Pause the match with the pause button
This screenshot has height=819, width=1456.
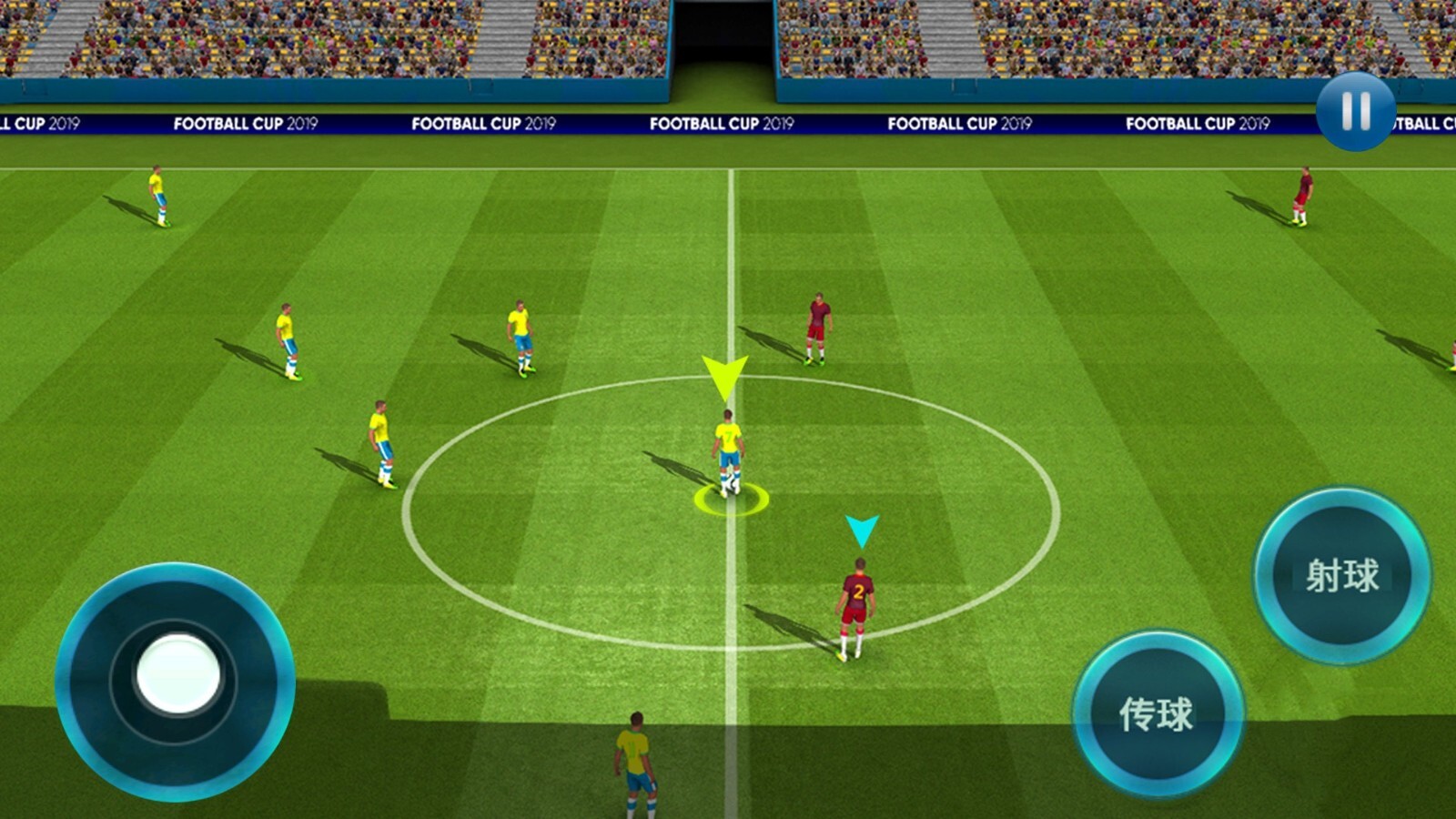1355,111
